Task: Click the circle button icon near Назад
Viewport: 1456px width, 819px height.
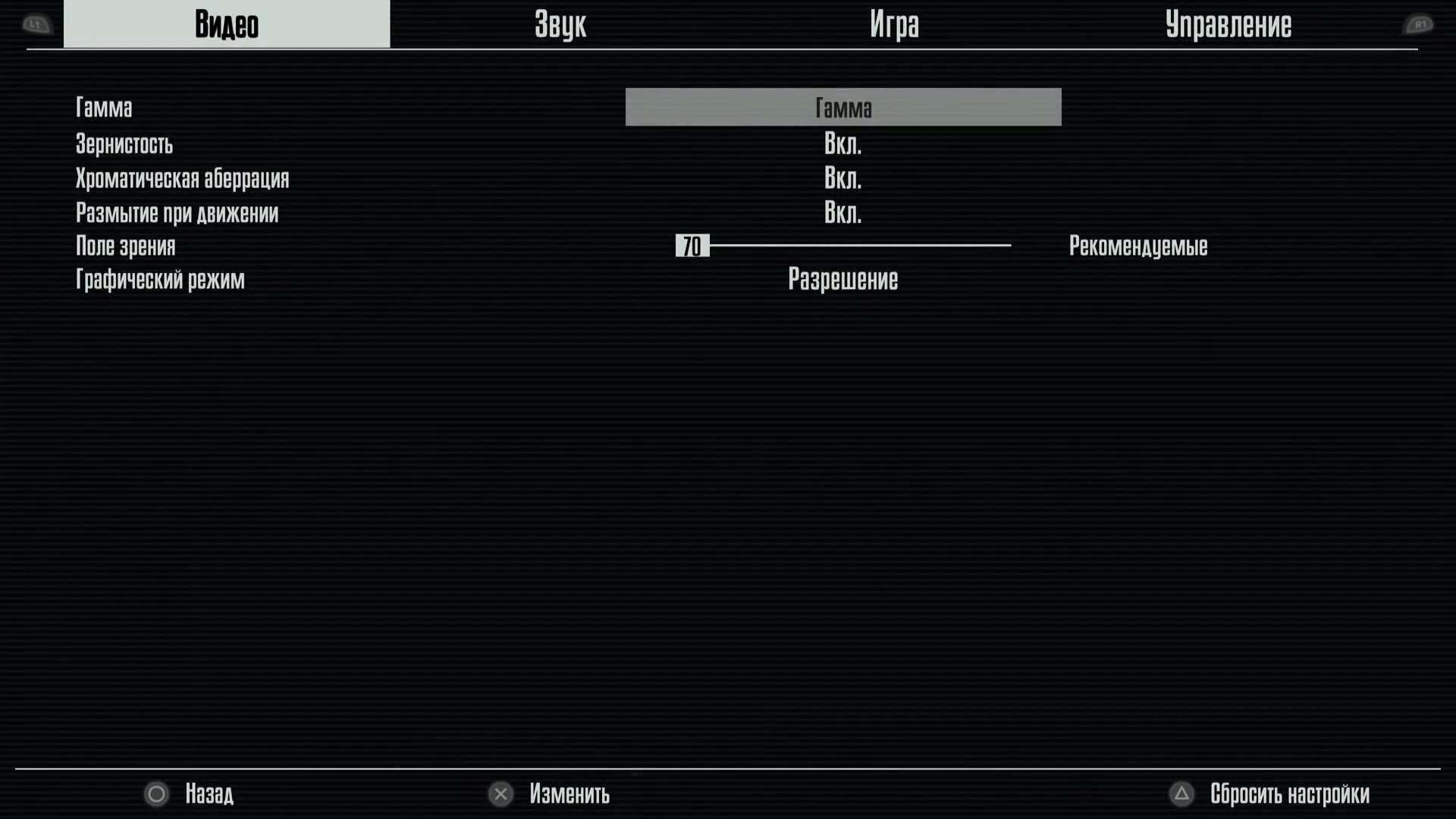Action: (156, 794)
